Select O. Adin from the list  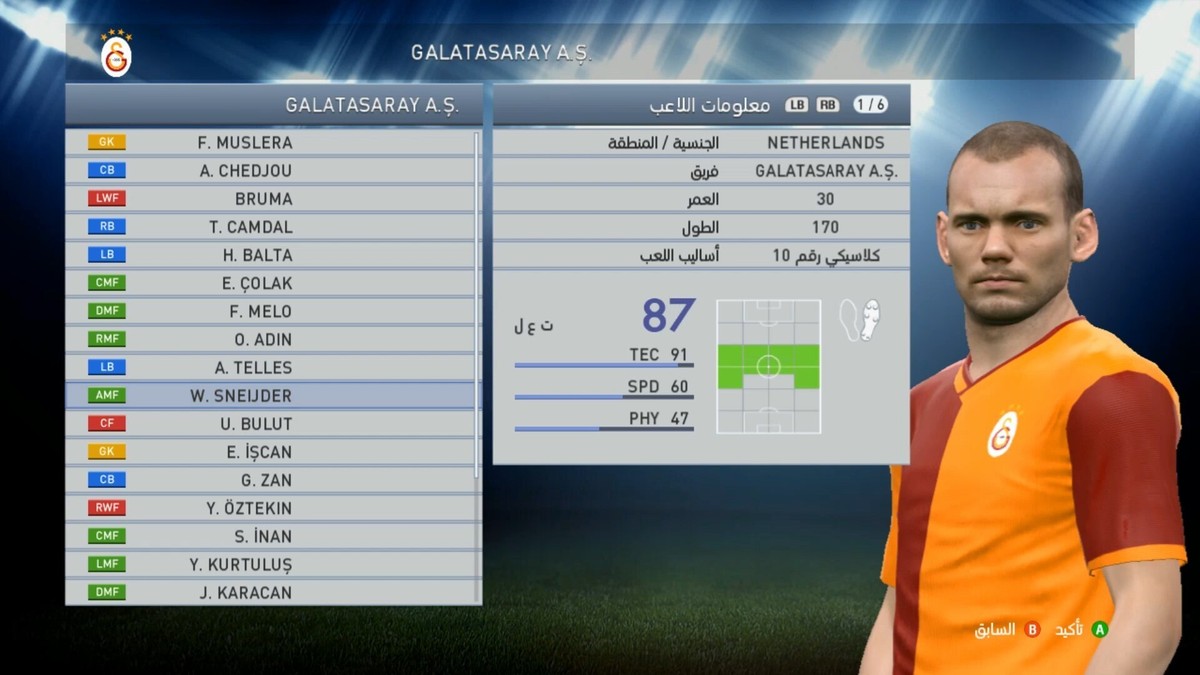tap(263, 339)
